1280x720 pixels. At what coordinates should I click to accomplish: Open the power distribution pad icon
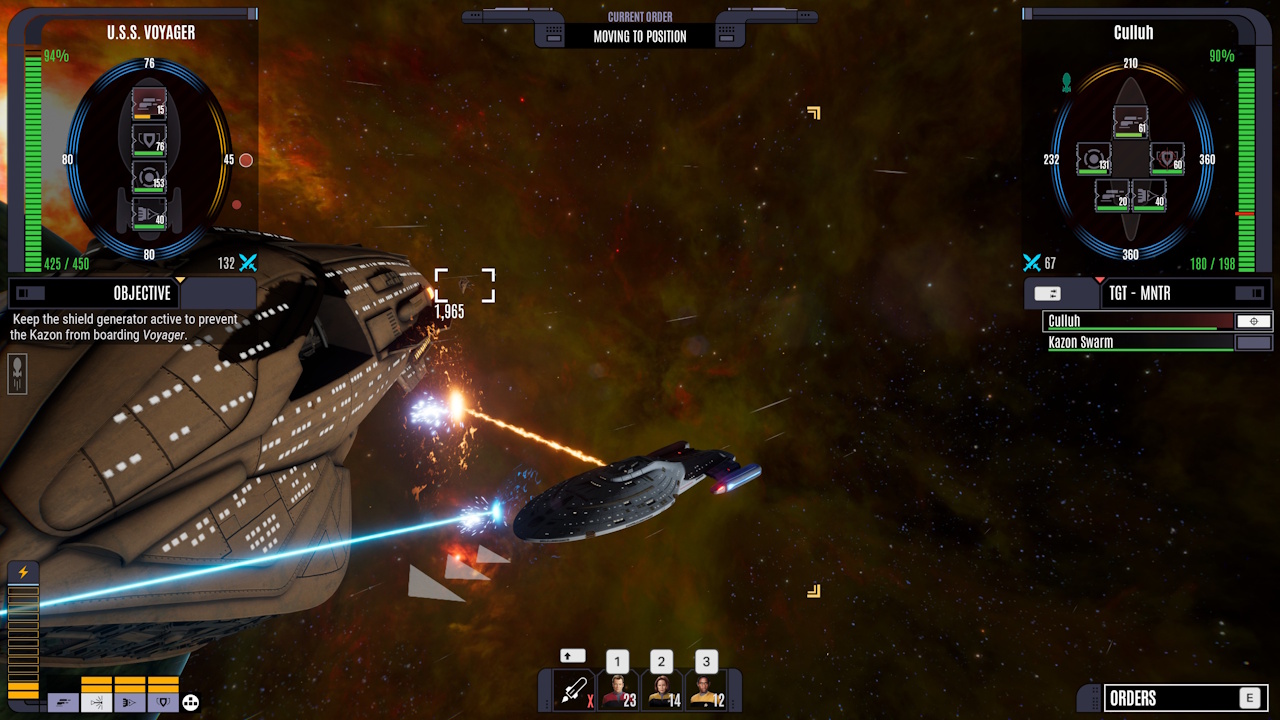(190, 702)
